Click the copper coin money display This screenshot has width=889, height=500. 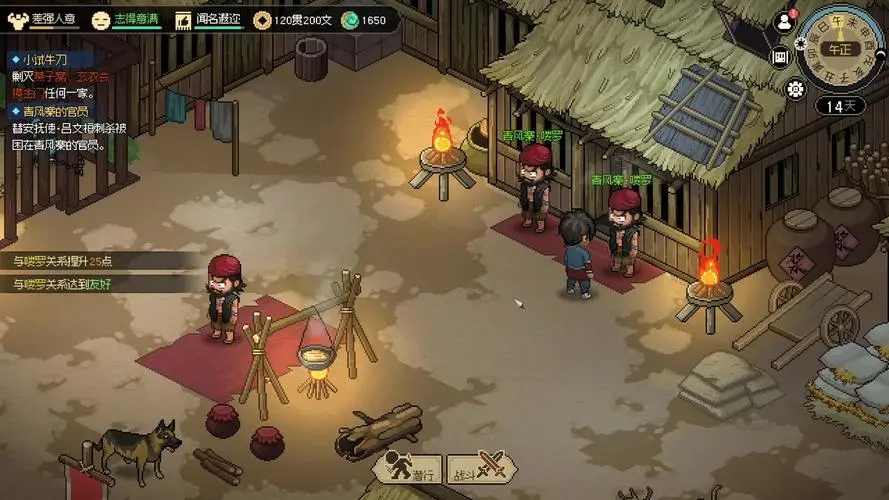pos(293,20)
